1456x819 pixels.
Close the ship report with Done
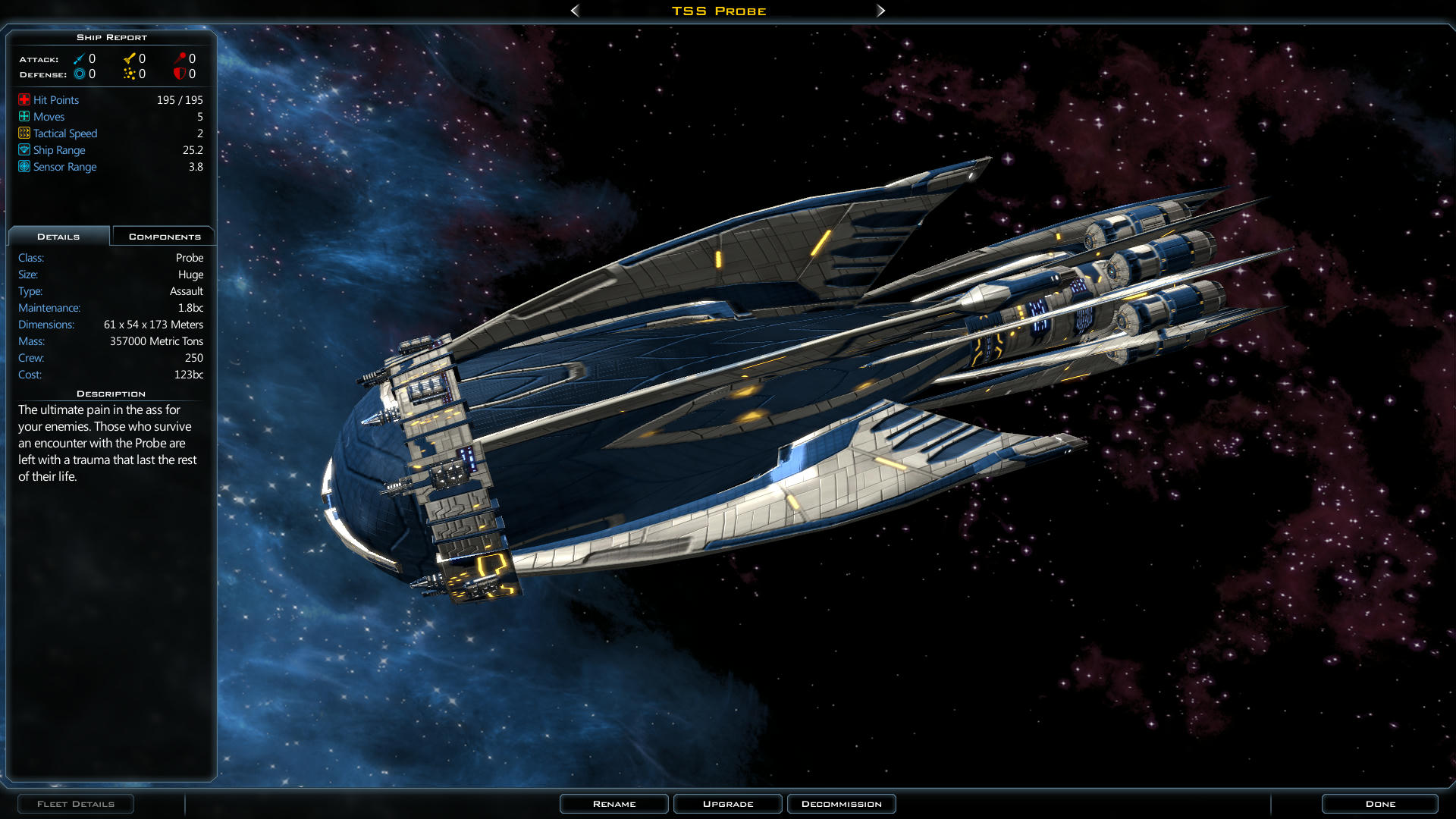(x=1380, y=804)
